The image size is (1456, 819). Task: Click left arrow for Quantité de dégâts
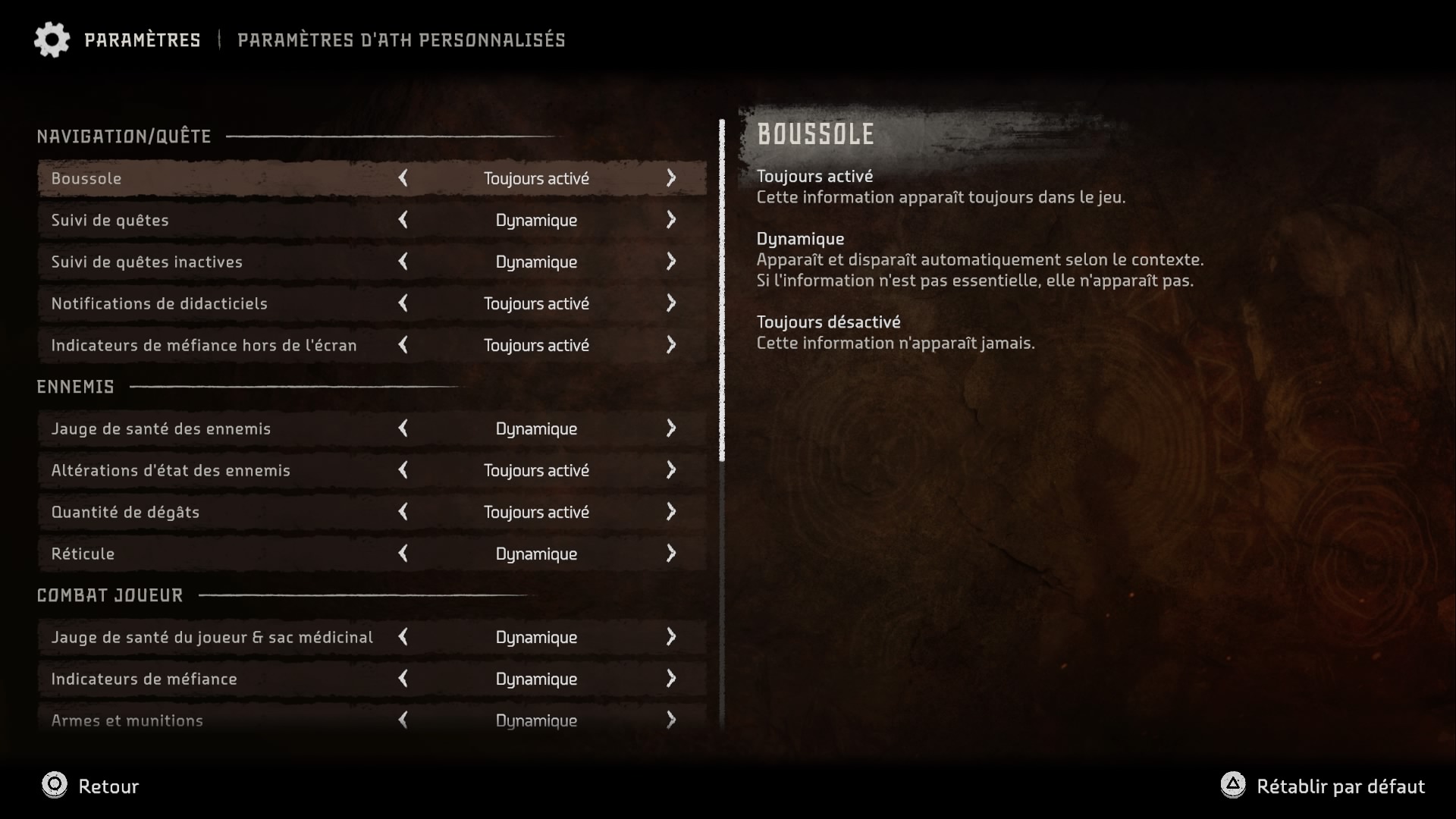point(403,512)
